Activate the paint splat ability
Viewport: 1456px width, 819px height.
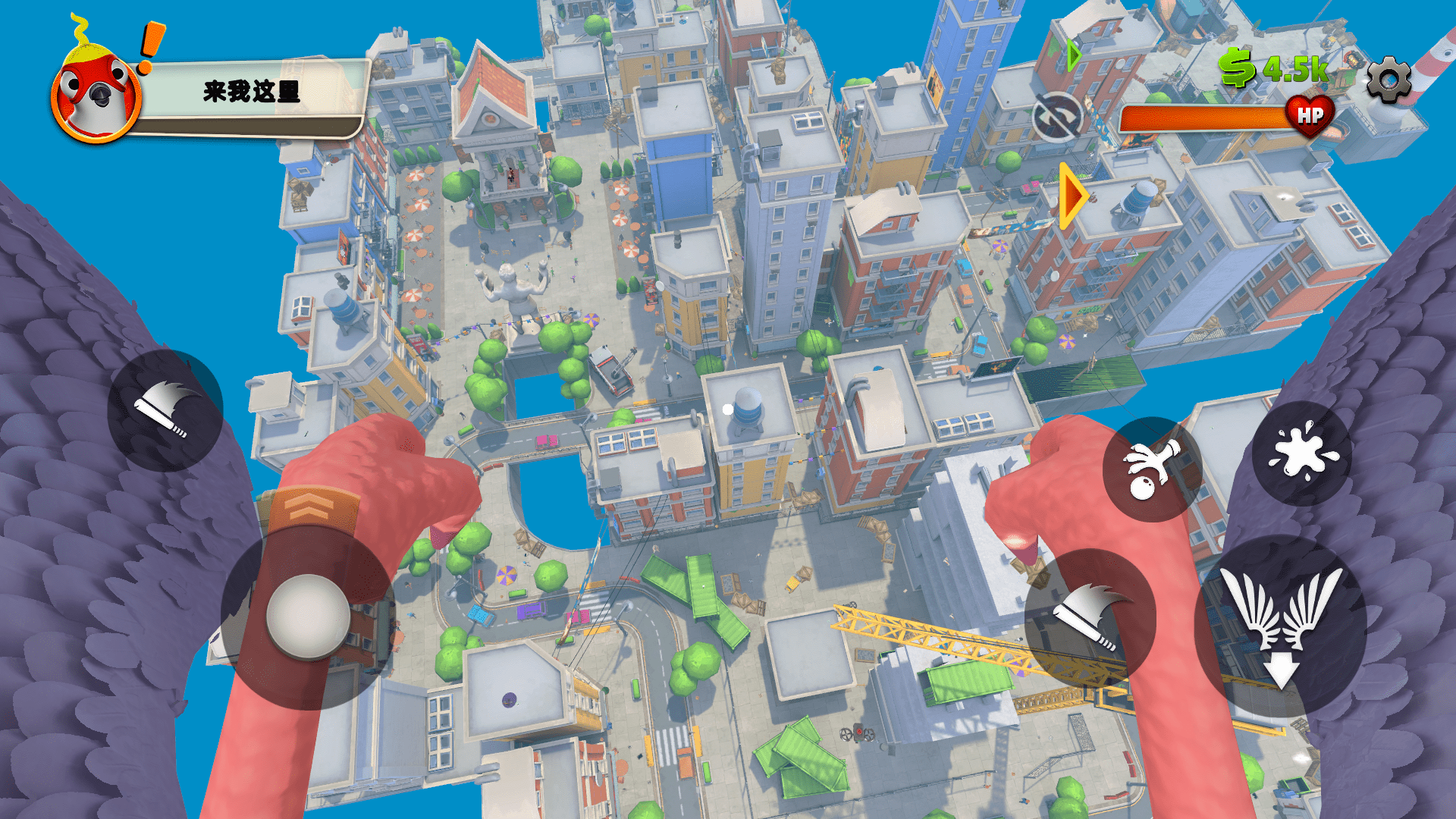[1302, 453]
